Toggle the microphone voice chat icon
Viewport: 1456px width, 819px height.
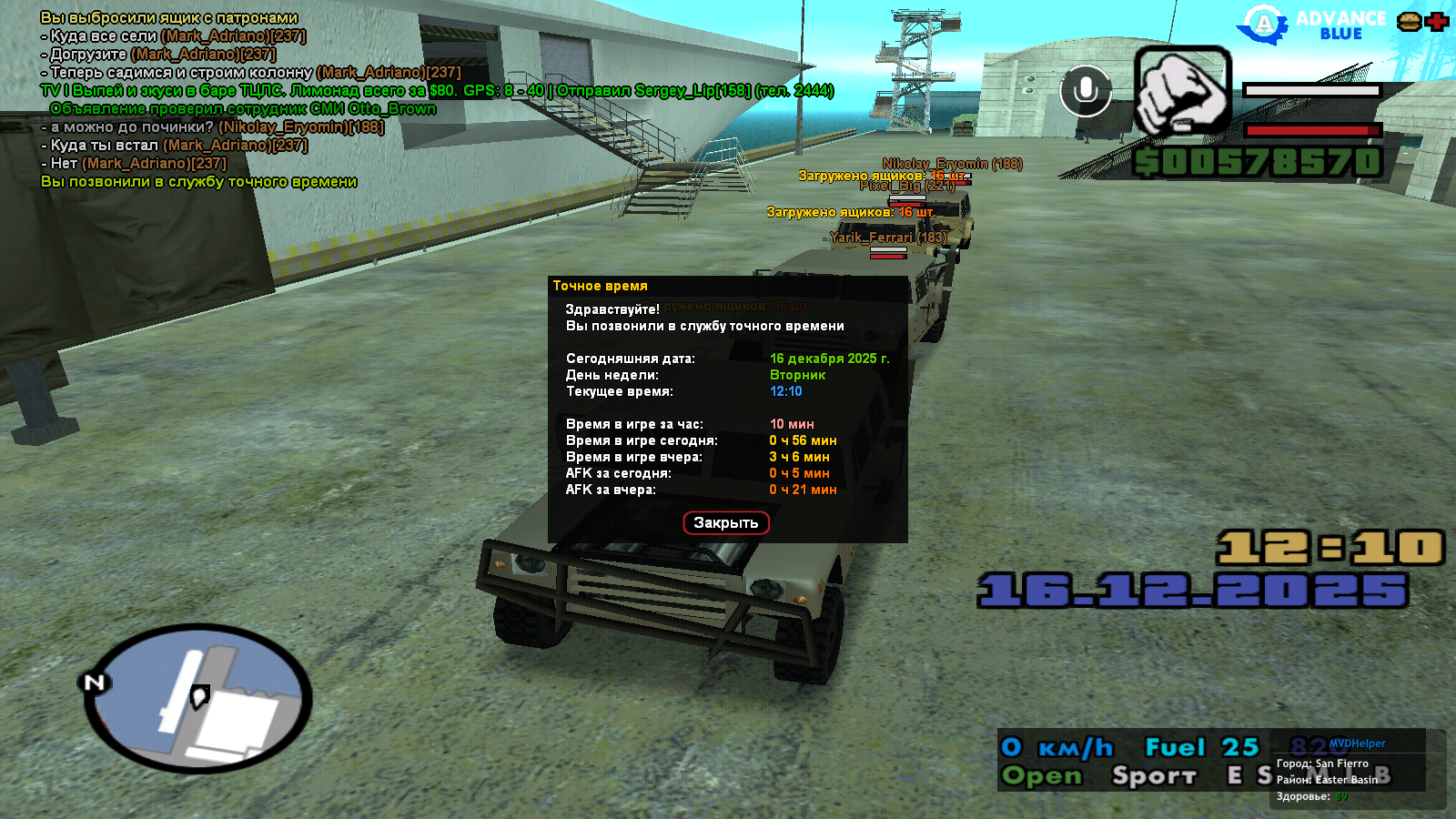[x=1086, y=91]
